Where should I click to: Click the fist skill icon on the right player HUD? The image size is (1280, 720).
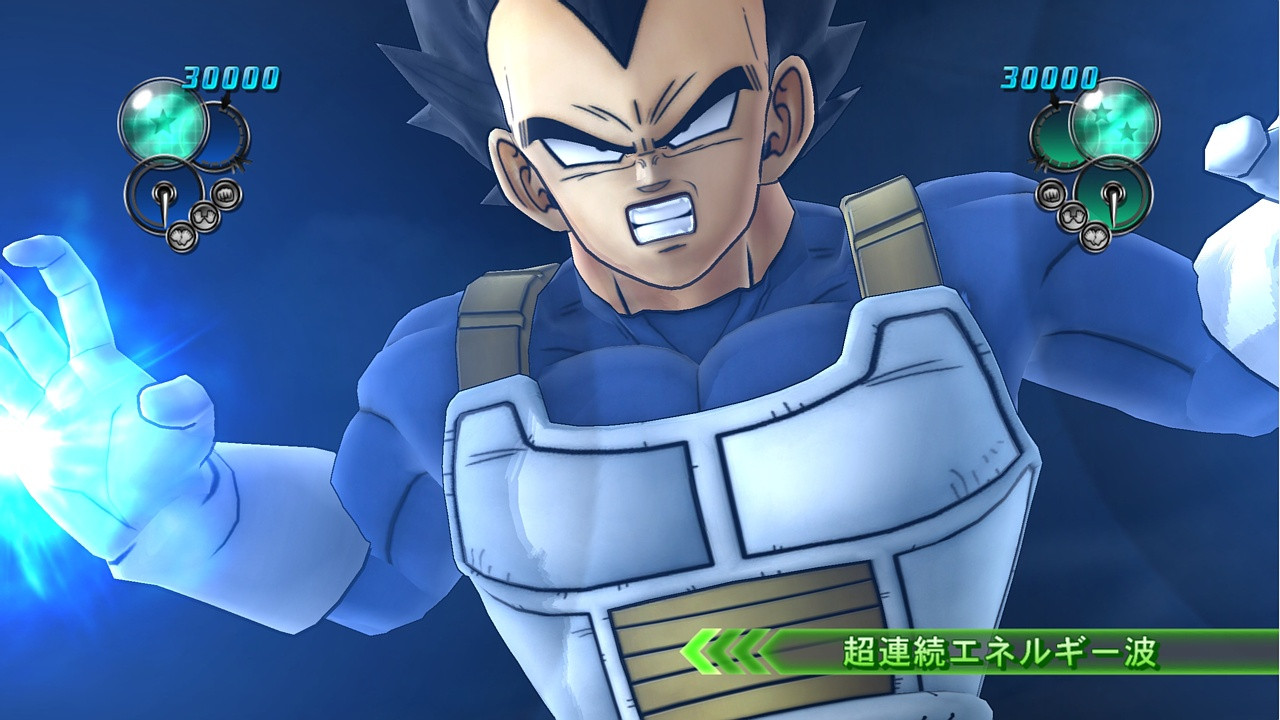[1050, 193]
